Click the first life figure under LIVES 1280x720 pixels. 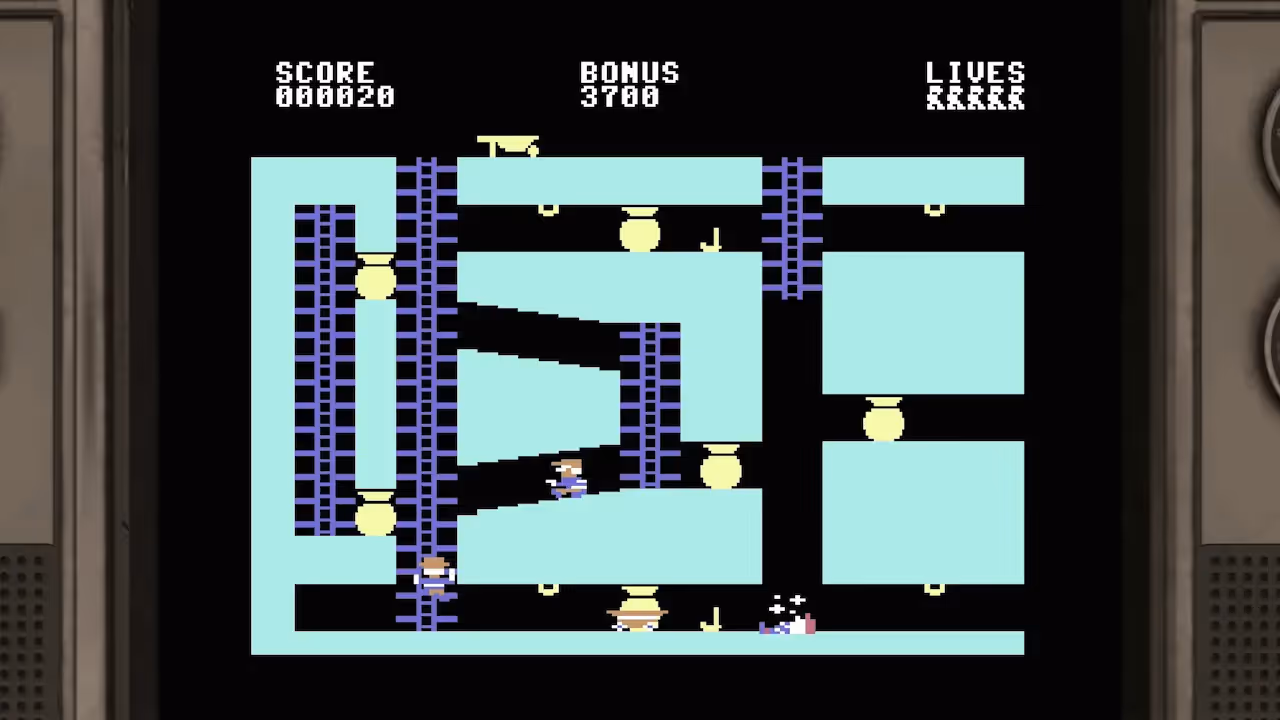[934, 99]
